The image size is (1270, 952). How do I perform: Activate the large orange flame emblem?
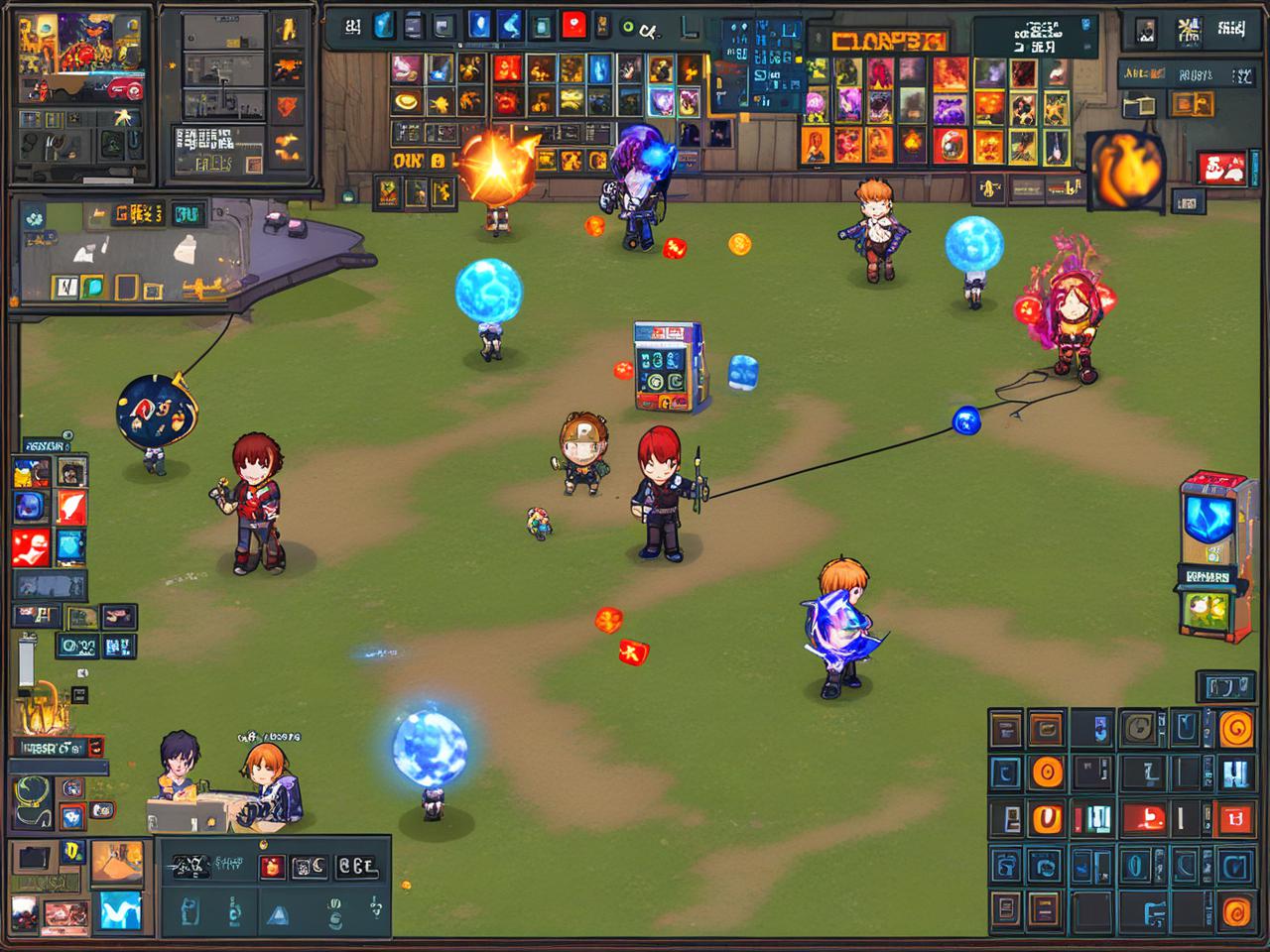click(x=1126, y=169)
